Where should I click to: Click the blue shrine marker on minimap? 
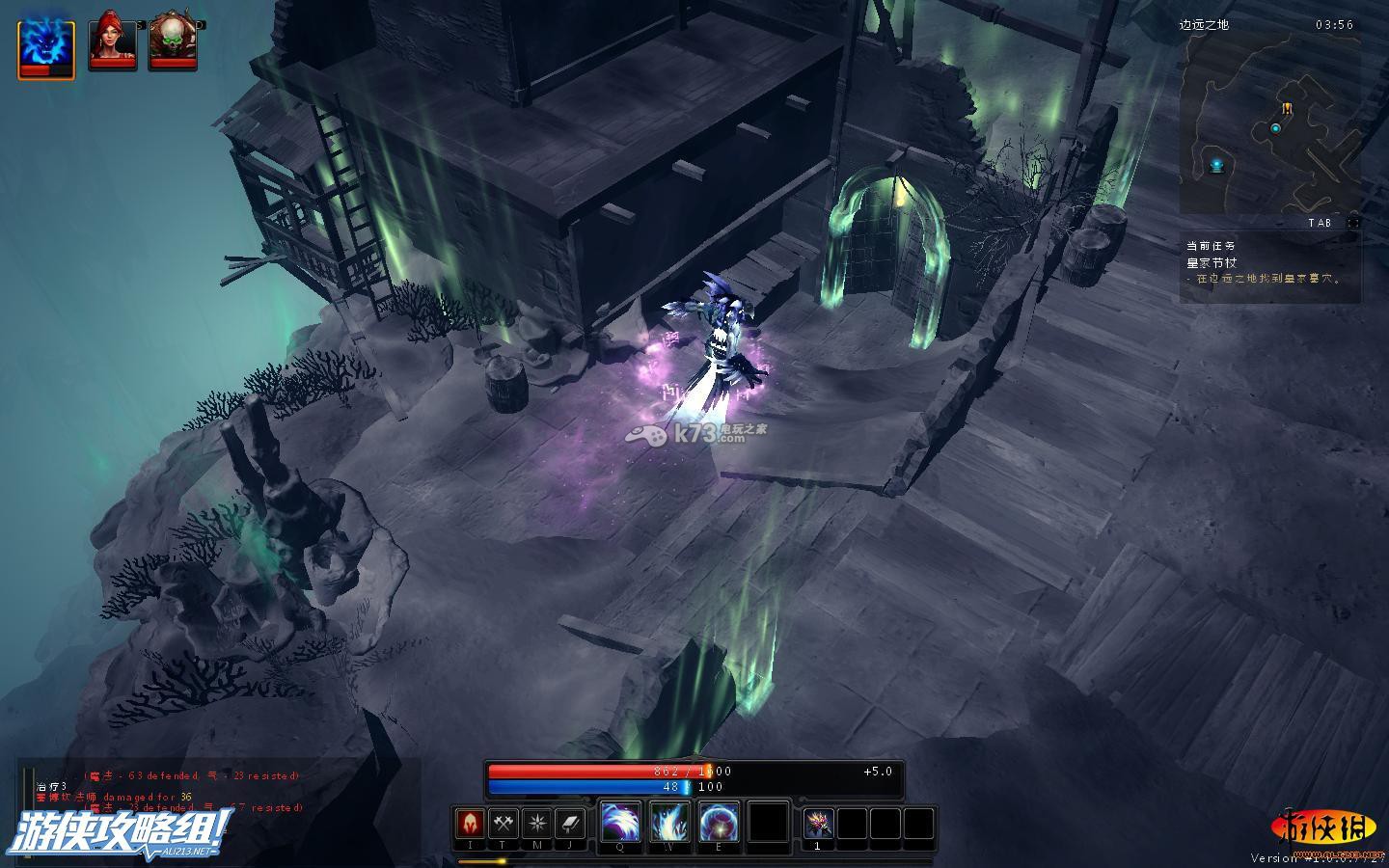click(x=1217, y=165)
